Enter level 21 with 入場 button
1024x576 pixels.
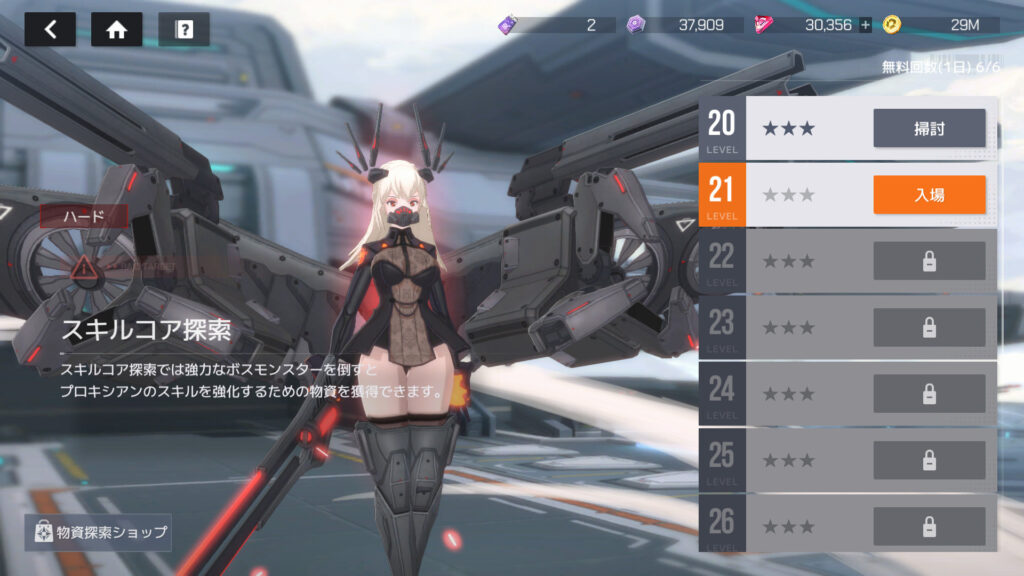pos(929,194)
